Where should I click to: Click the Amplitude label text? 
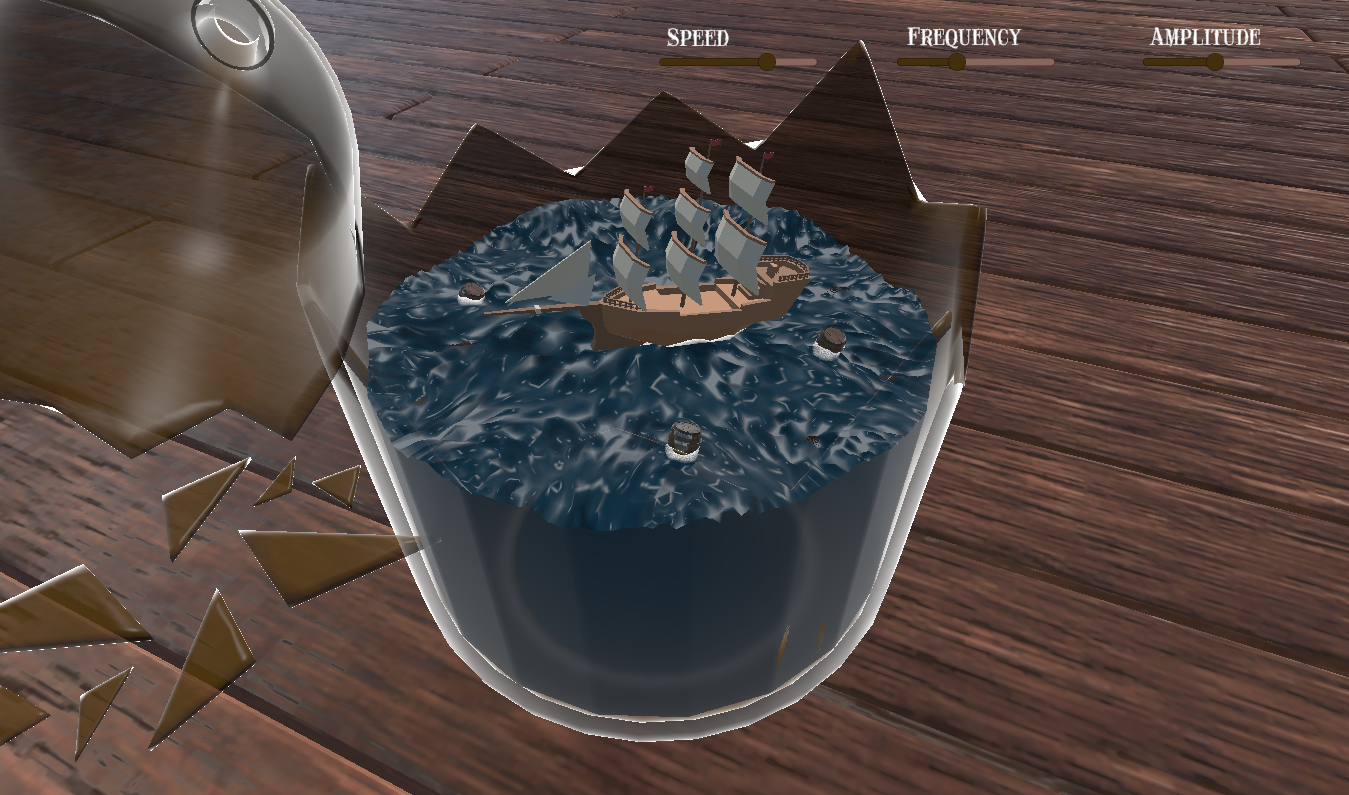click(x=1204, y=39)
